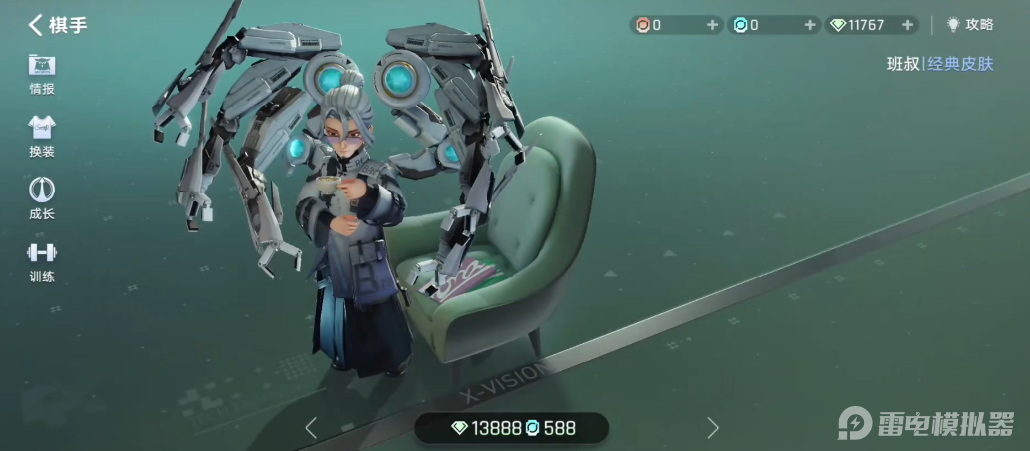Buy character for 13888 diamonds or 588 coins

(x=512, y=428)
